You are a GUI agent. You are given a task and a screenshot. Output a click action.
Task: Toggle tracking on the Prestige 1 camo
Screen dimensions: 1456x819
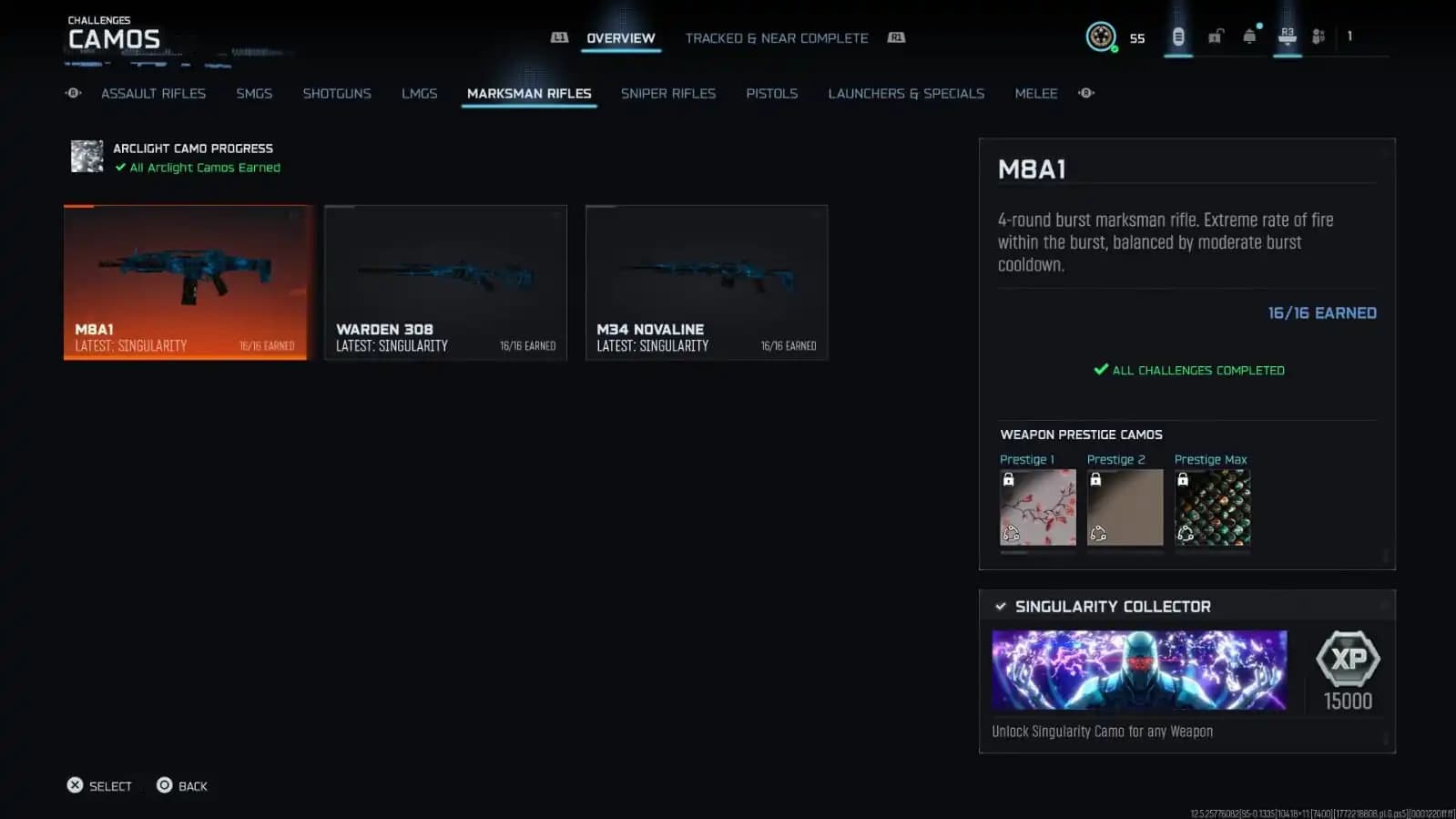tap(1012, 533)
